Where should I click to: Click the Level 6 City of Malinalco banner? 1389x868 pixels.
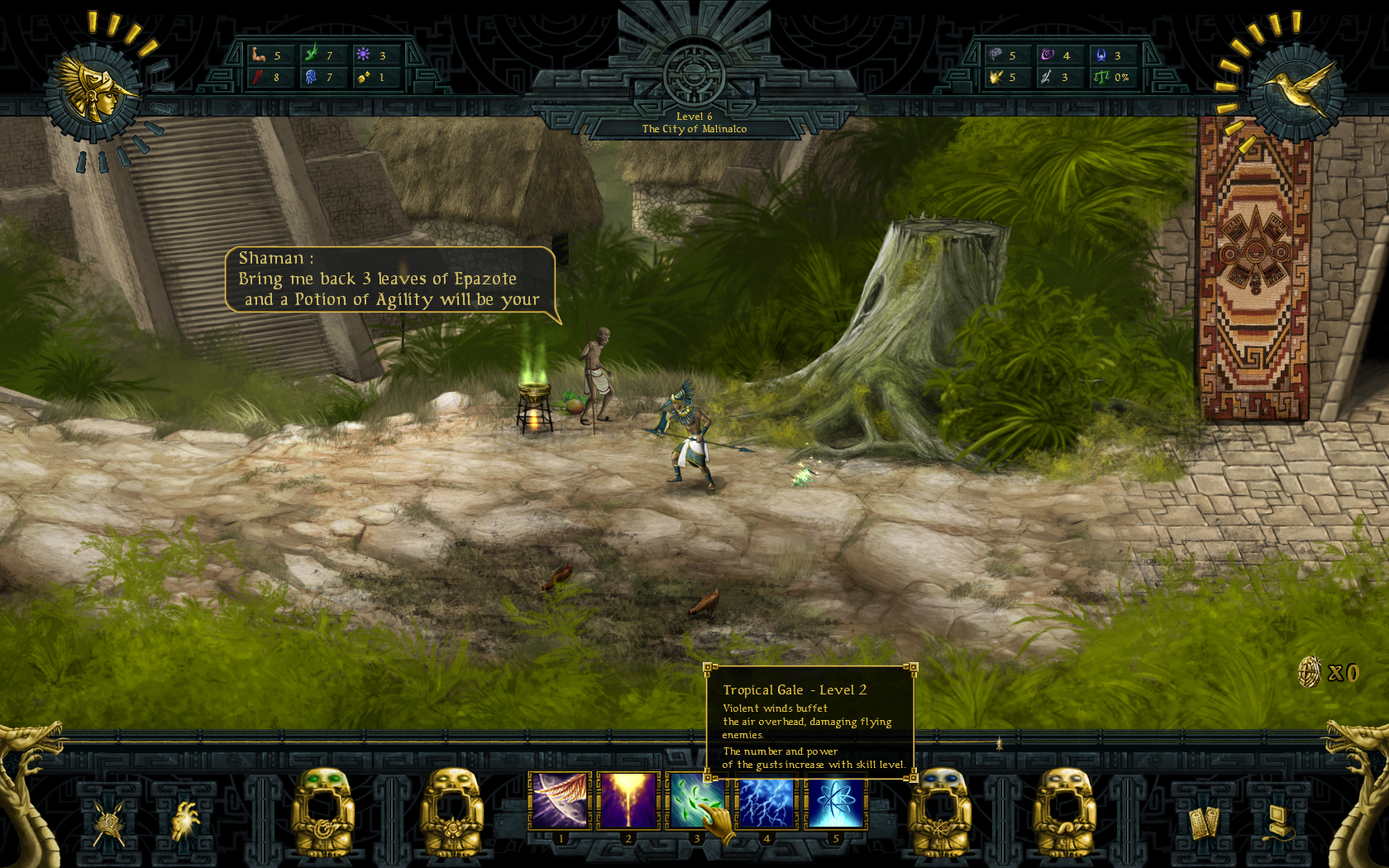[x=694, y=122]
